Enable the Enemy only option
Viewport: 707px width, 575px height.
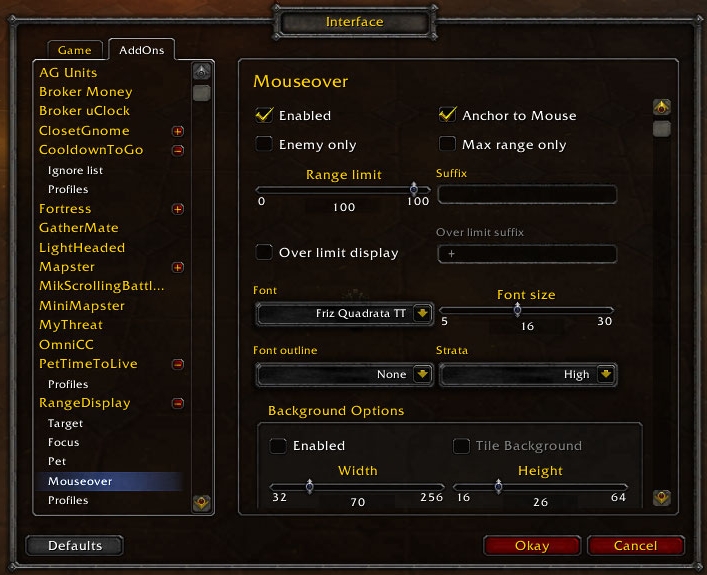[265, 144]
